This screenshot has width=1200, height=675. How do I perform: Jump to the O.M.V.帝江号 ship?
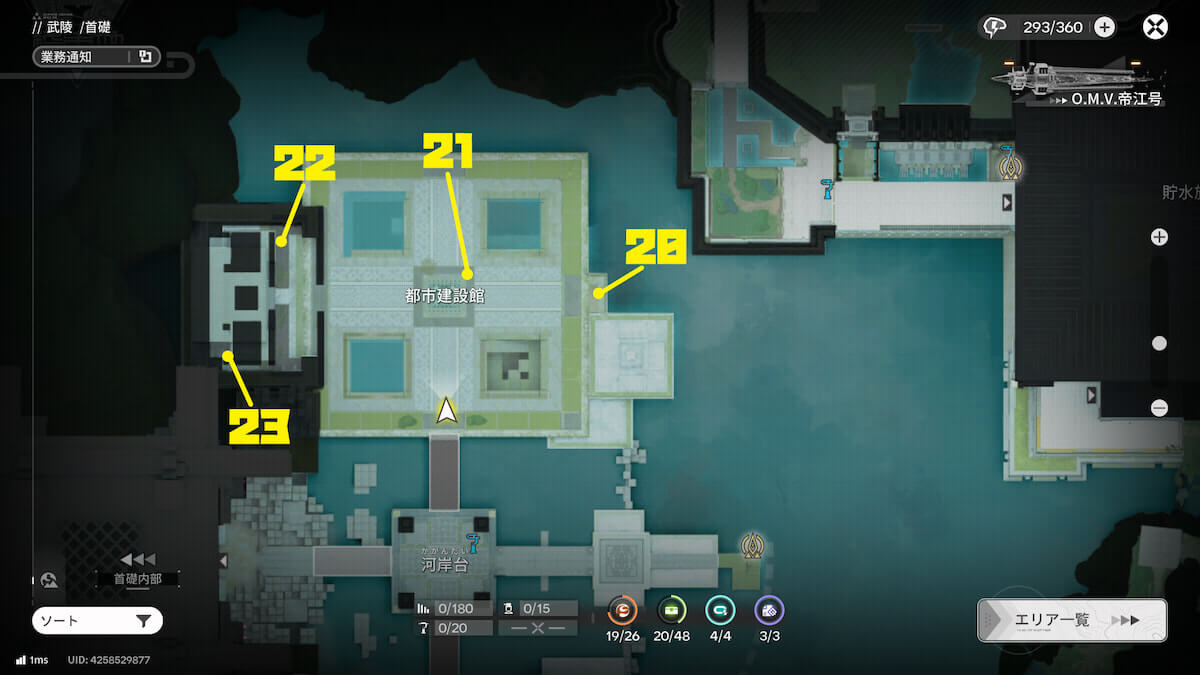coord(1078,81)
